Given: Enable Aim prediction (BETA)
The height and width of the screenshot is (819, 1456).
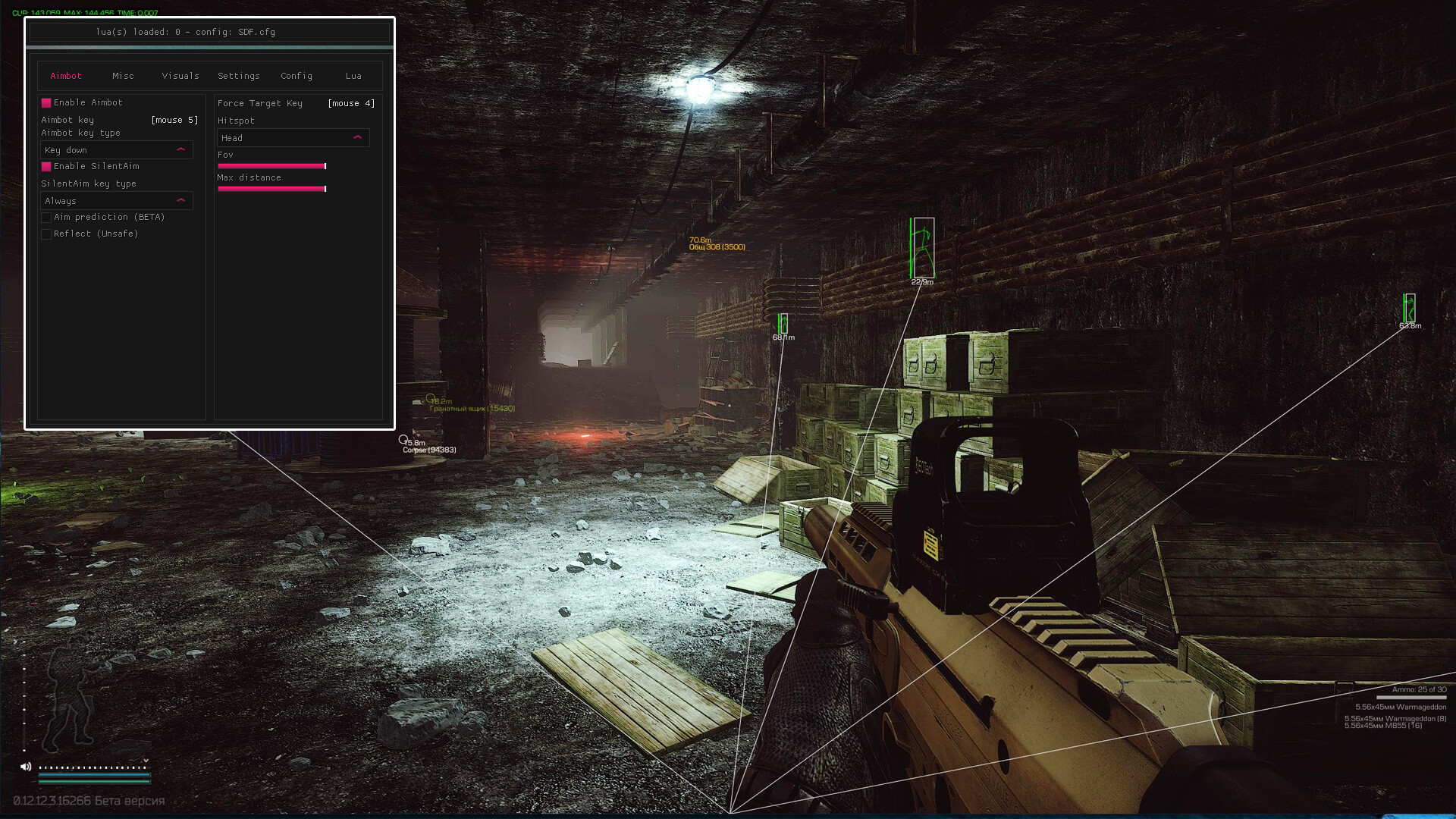Looking at the screenshot, I should pos(46,217).
